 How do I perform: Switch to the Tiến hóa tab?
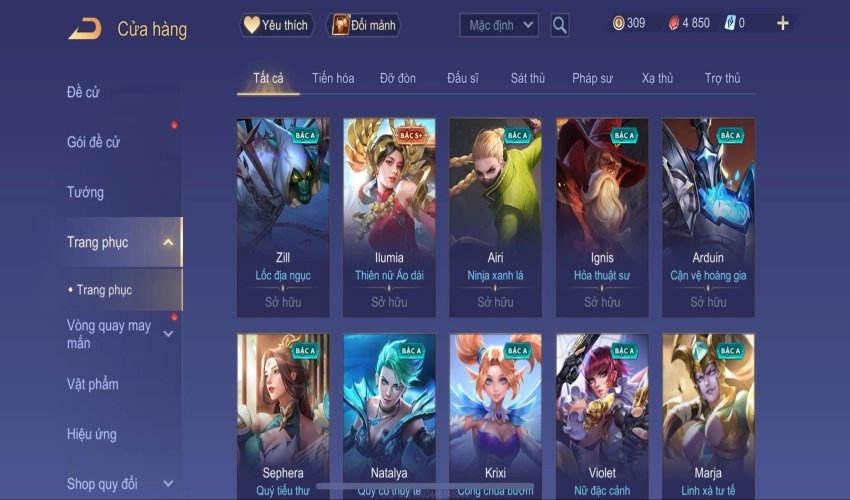[x=333, y=78]
